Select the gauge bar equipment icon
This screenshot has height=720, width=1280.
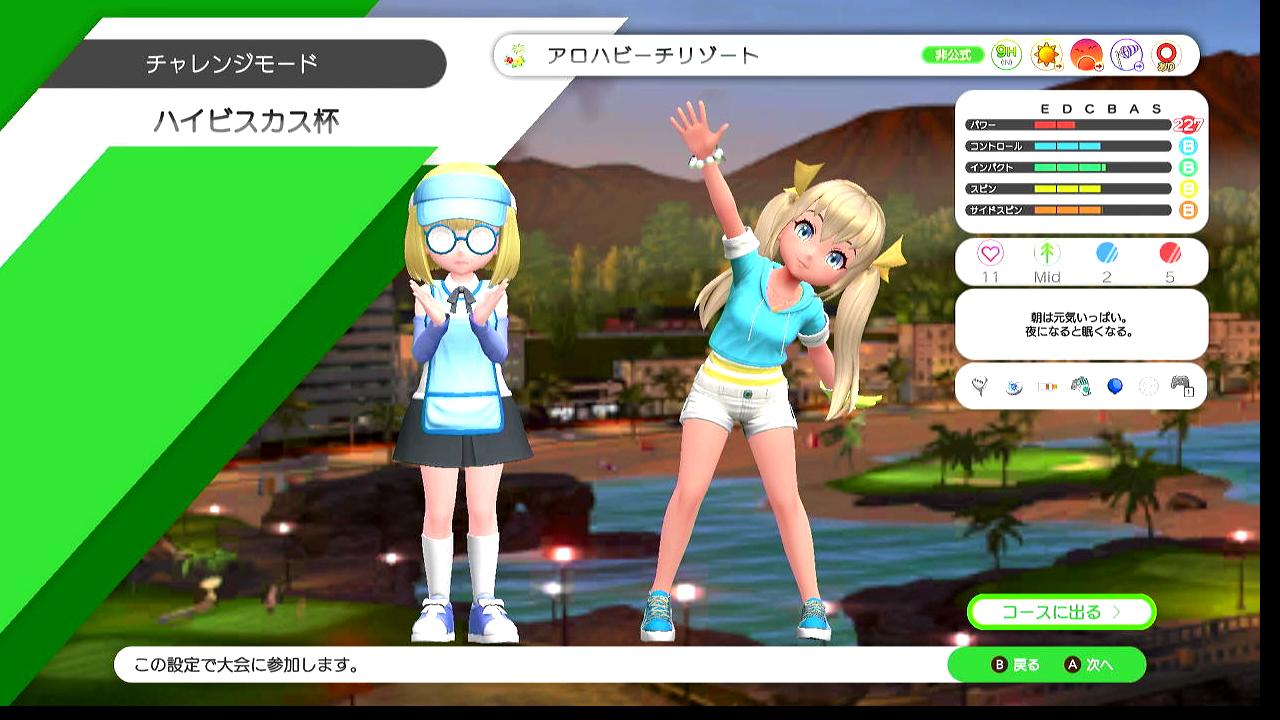[1047, 386]
